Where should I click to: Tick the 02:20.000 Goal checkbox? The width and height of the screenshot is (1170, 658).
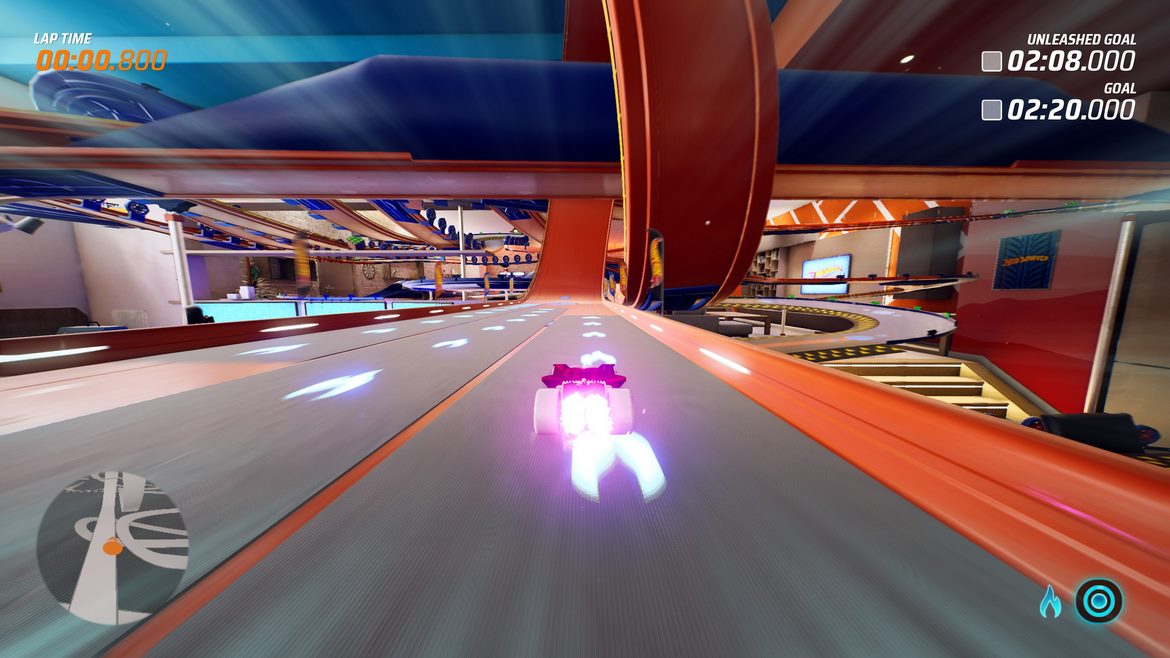click(992, 110)
